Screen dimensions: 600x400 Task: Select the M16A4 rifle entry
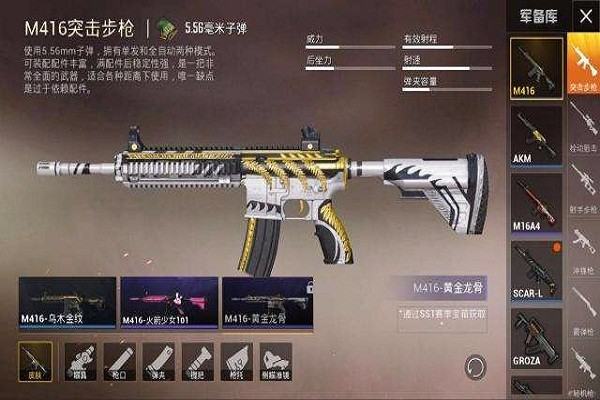click(x=536, y=200)
